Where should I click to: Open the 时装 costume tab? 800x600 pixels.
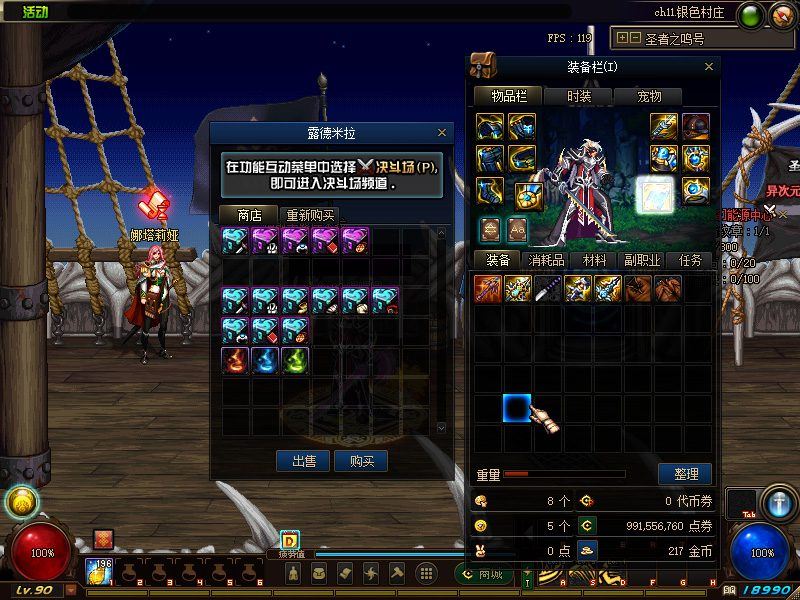[579, 96]
